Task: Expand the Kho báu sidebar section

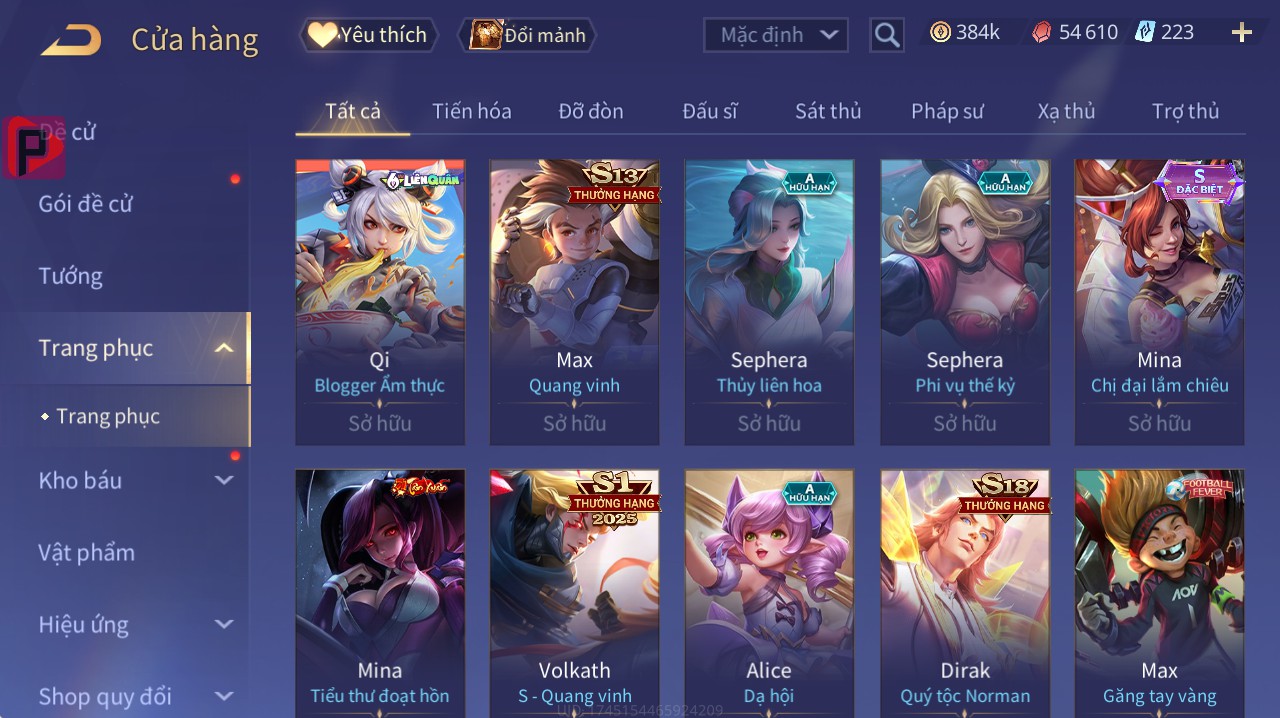Action: (x=135, y=480)
